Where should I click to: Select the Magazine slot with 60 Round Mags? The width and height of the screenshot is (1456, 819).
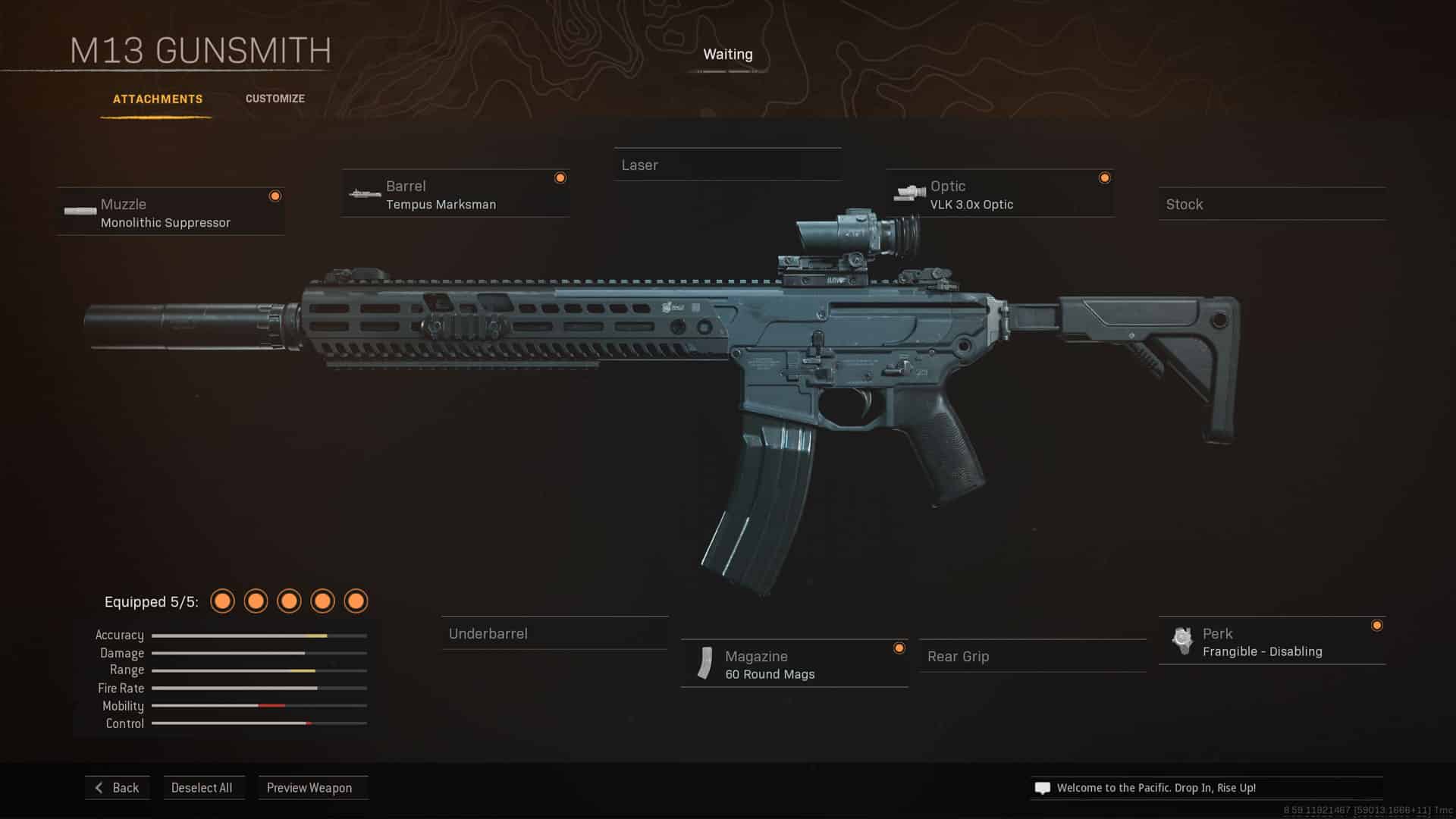click(x=794, y=664)
